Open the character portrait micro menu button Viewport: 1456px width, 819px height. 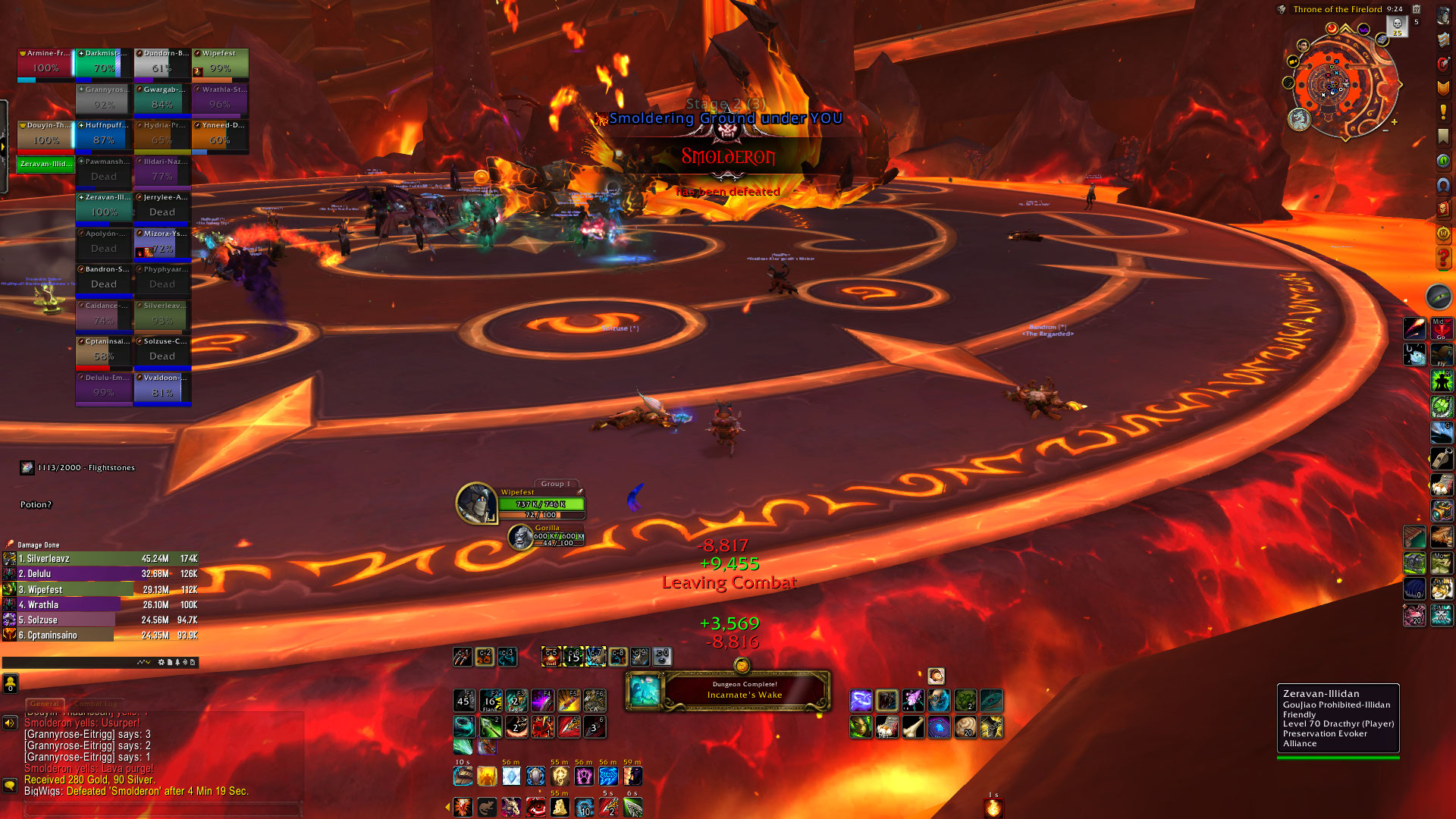pos(1443,17)
